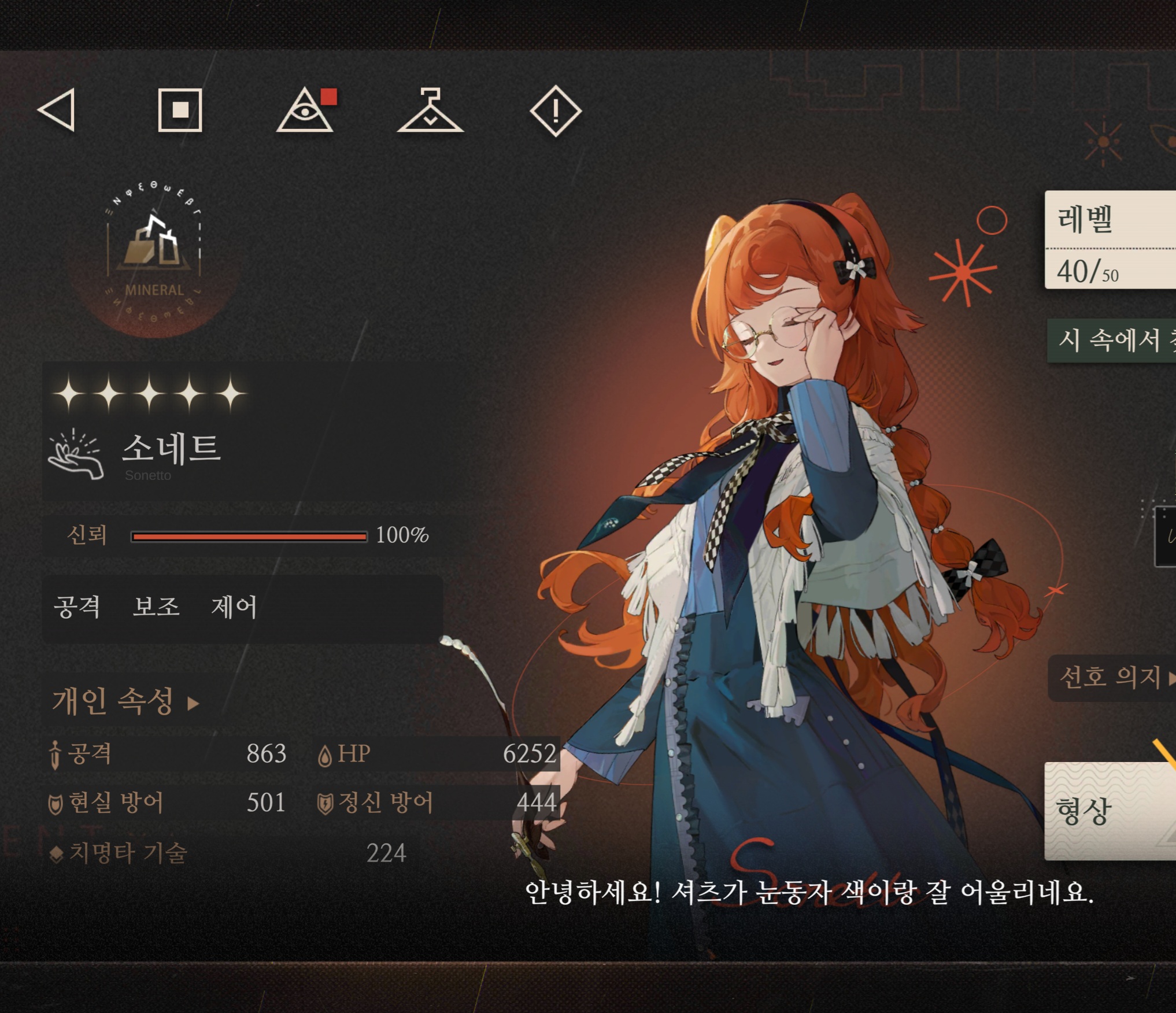Image resolution: width=1176 pixels, height=1013 pixels.
Task: Go back with the left arrow button
Action: click(57, 110)
